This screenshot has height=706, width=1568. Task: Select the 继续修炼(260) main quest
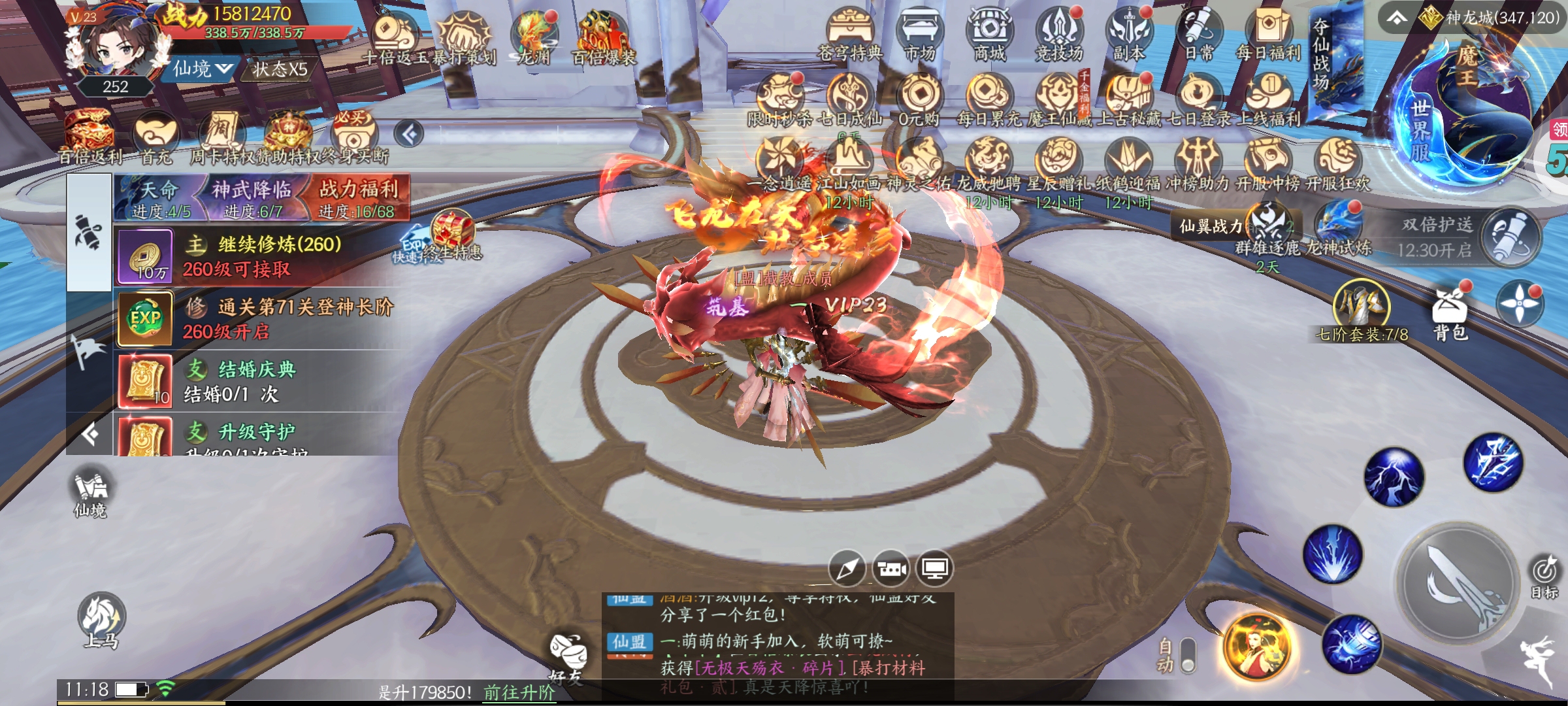click(x=261, y=256)
